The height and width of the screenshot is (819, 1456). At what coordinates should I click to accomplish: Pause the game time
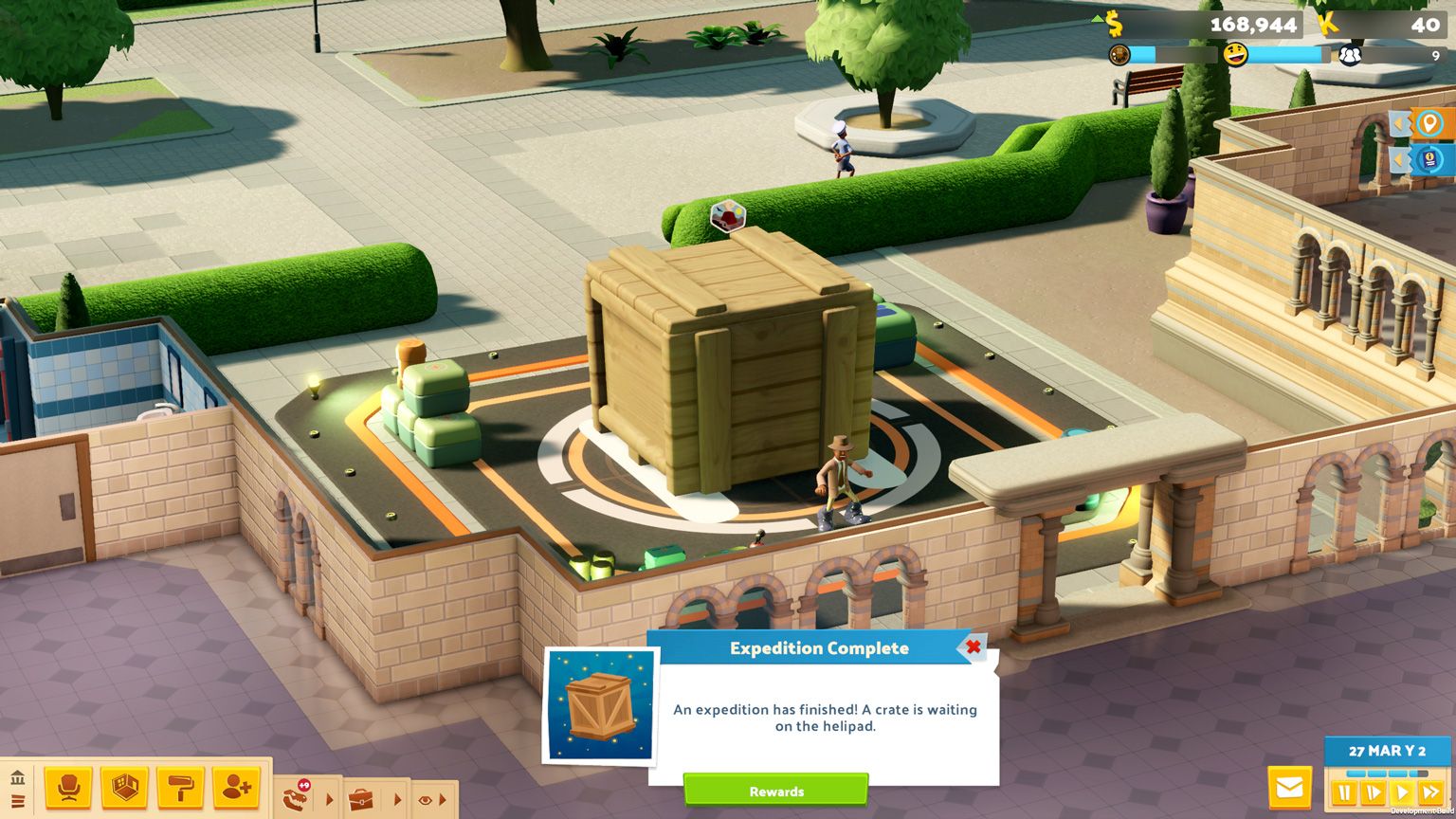coord(1344,793)
